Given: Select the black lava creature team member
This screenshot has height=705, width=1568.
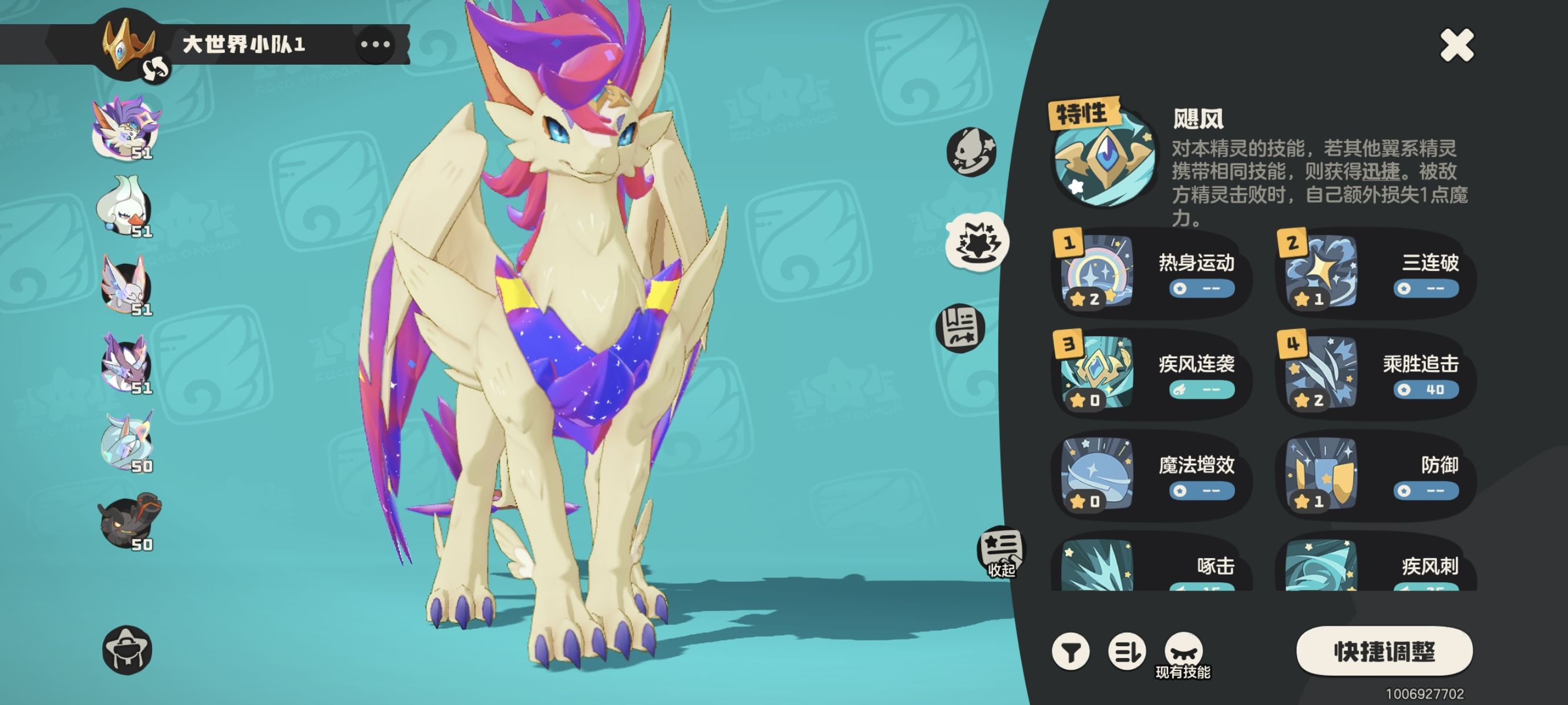Looking at the screenshot, I should pos(129,521).
